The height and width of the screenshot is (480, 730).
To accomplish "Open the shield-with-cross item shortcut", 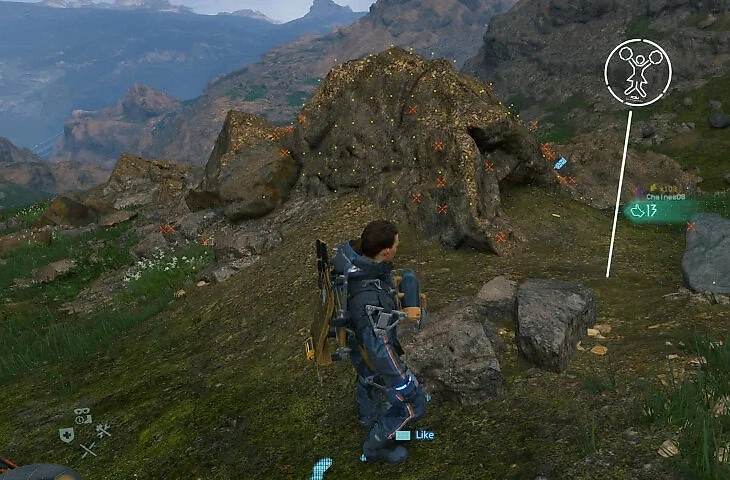I will pos(67,434).
